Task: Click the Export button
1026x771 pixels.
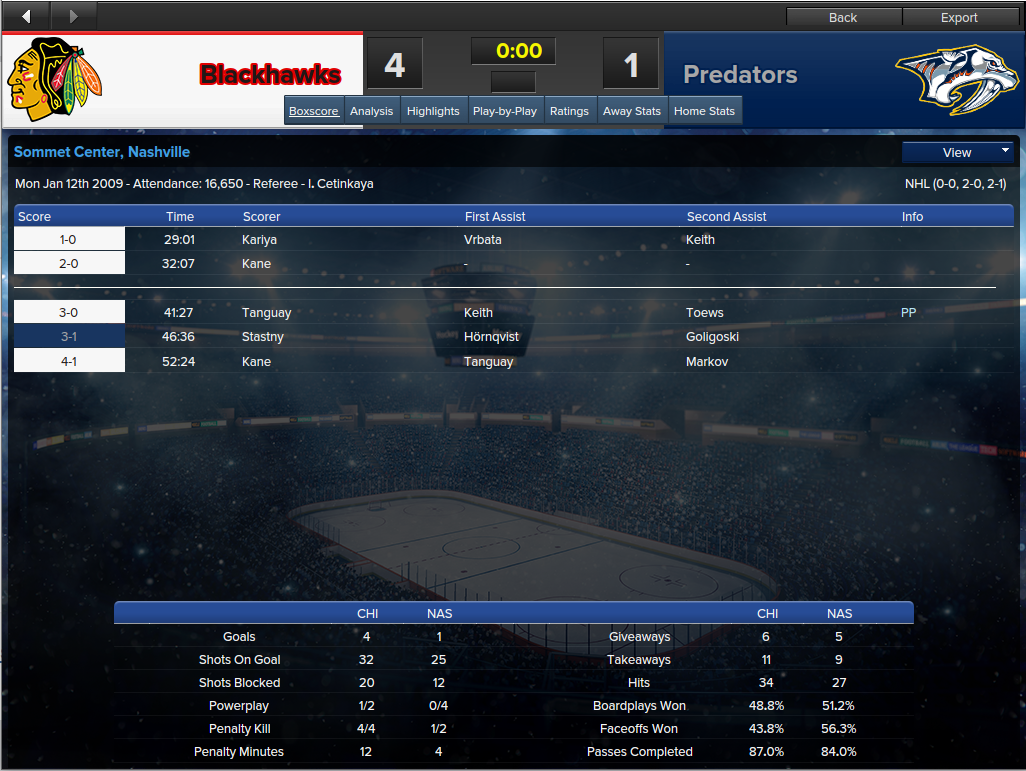Action: click(959, 17)
